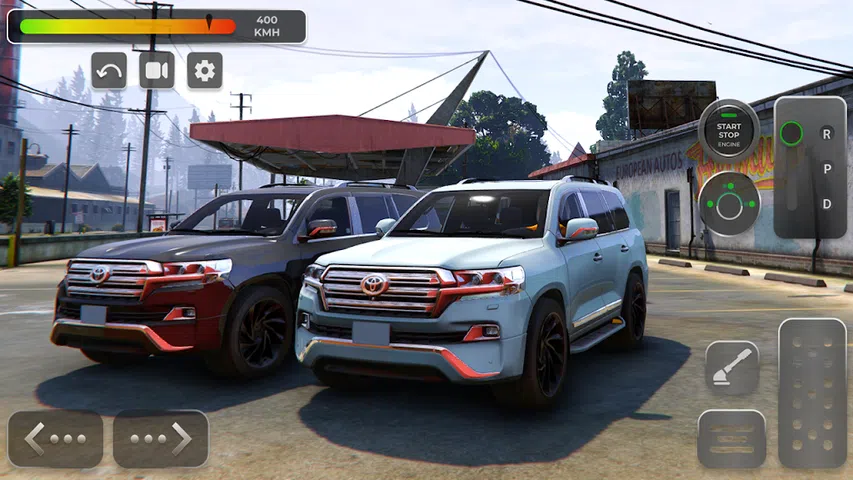Open settings with the gear icon
This screenshot has width=853, height=480.
[x=205, y=70]
